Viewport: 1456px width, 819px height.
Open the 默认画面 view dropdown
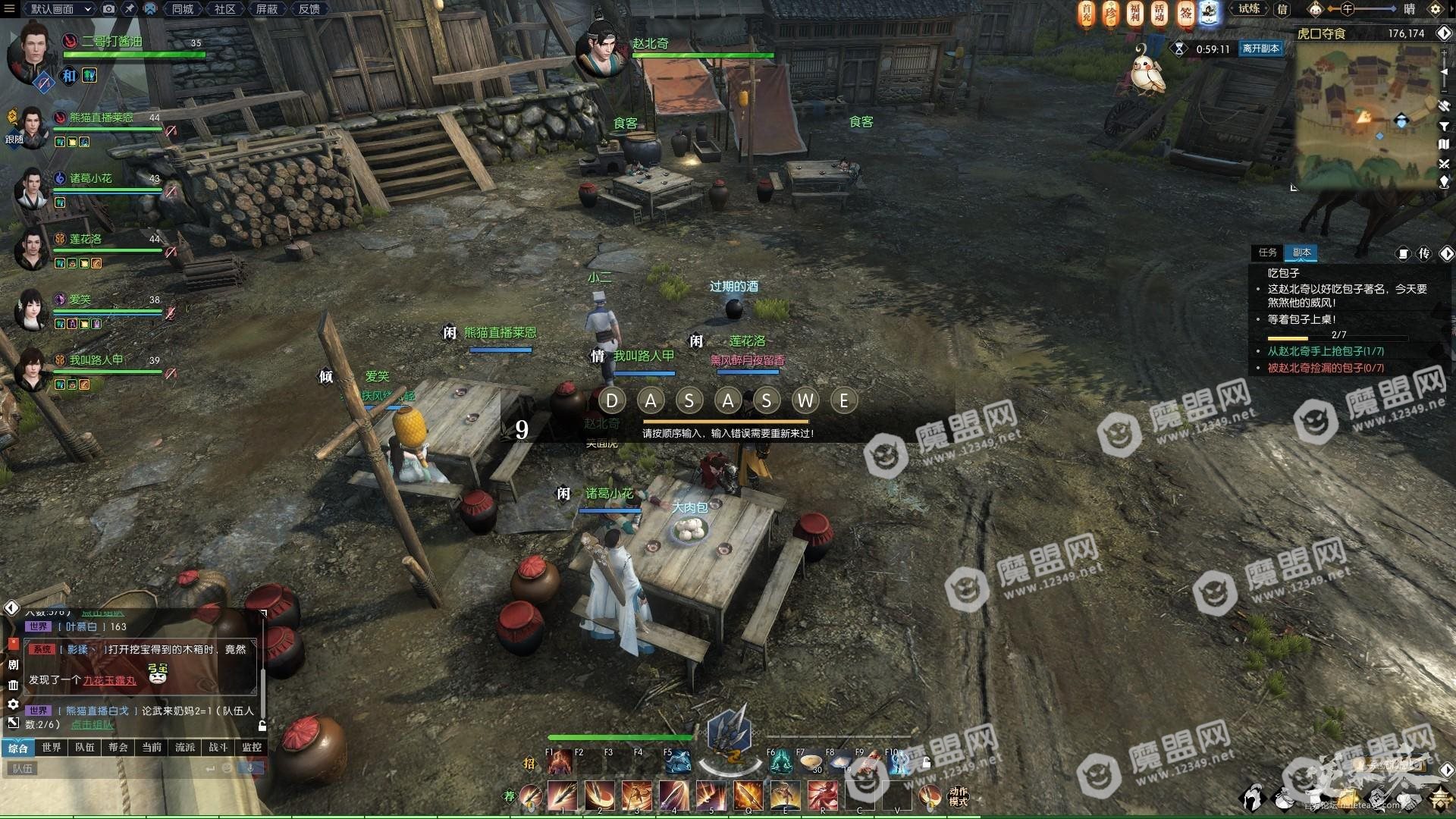60,9
